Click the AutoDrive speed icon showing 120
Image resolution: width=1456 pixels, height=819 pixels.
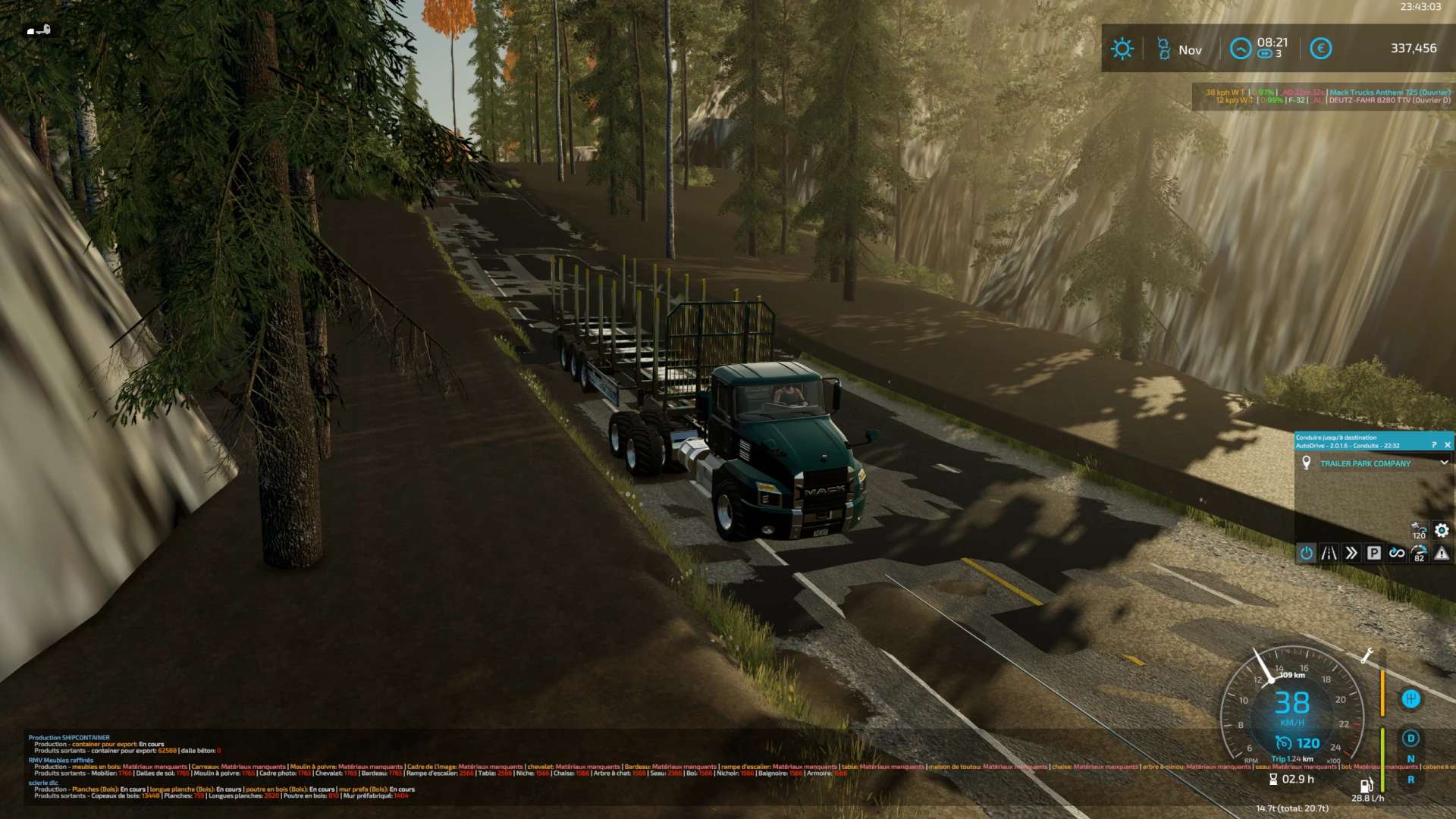pos(1419,531)
